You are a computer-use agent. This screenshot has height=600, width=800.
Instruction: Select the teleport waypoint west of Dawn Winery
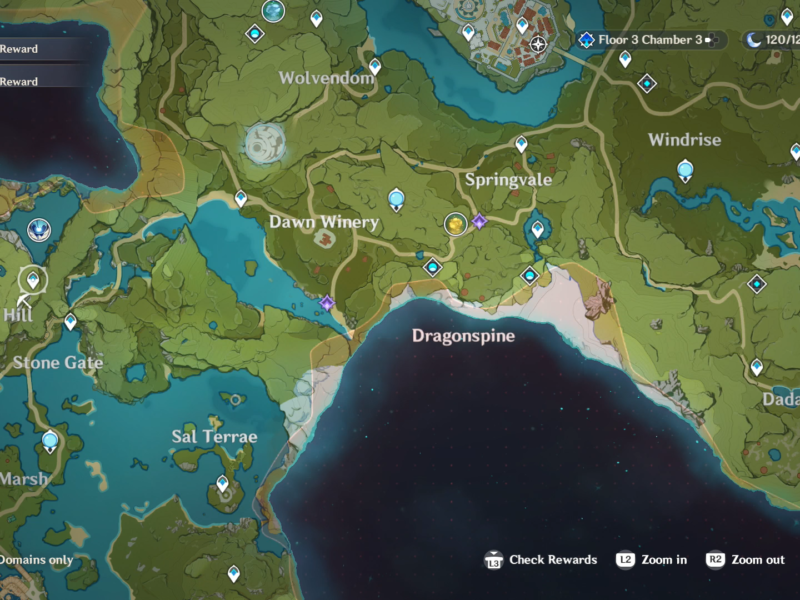tap(241, 199)
